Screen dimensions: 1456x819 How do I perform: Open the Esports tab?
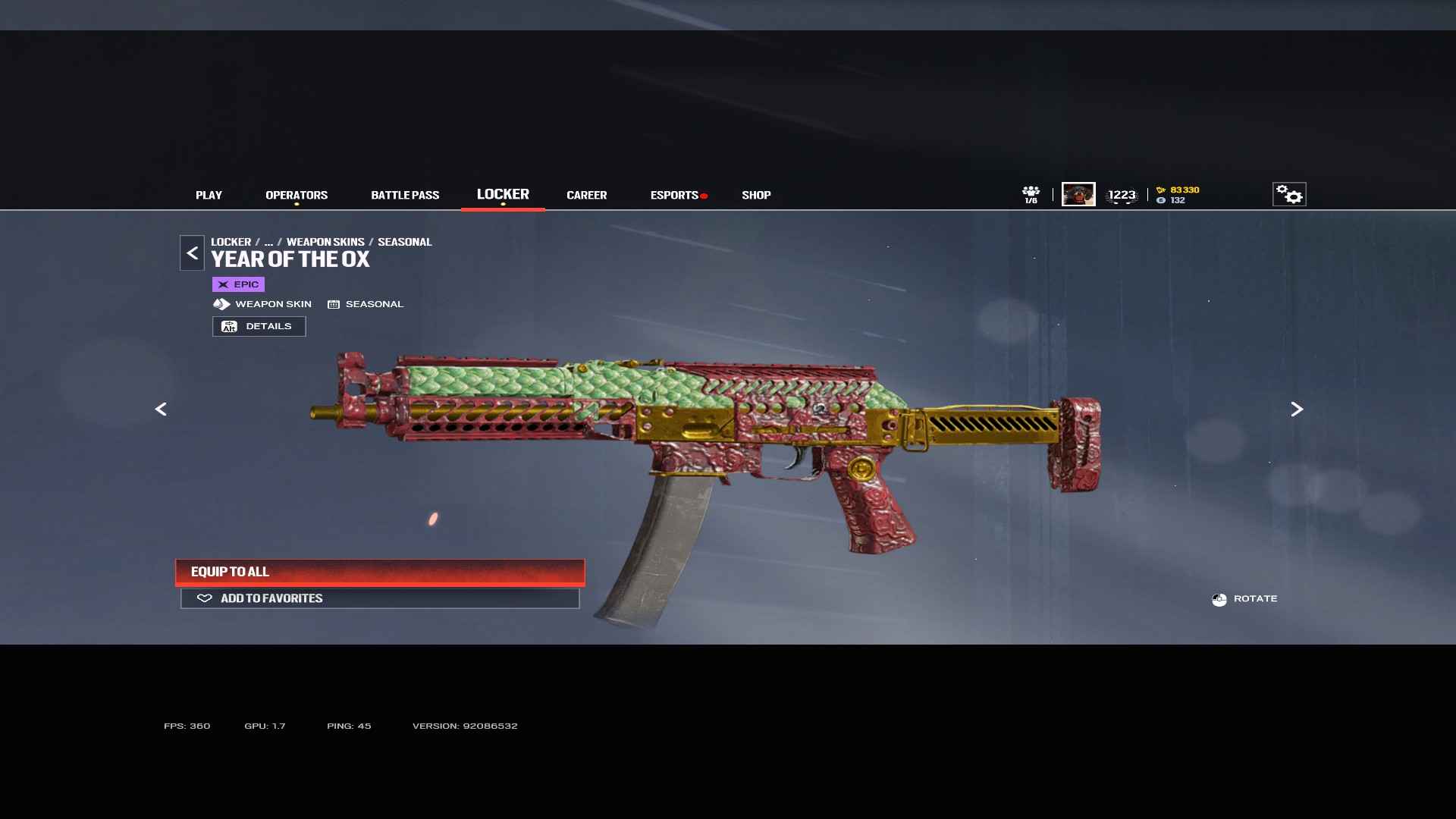674,195
